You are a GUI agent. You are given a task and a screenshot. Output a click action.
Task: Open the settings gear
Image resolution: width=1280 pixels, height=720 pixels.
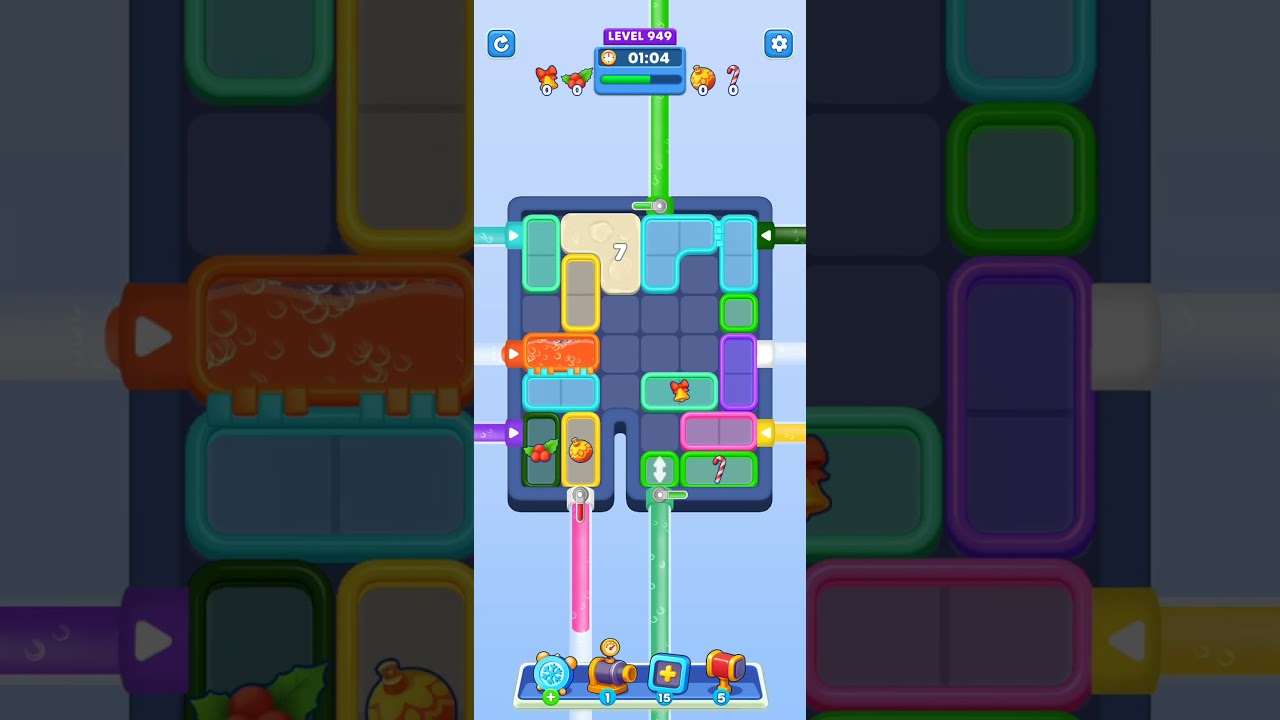coord(779,44)
